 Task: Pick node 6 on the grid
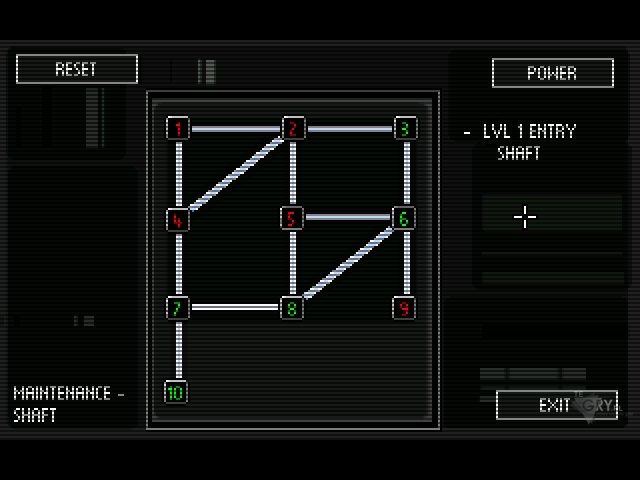coord(404,219)
